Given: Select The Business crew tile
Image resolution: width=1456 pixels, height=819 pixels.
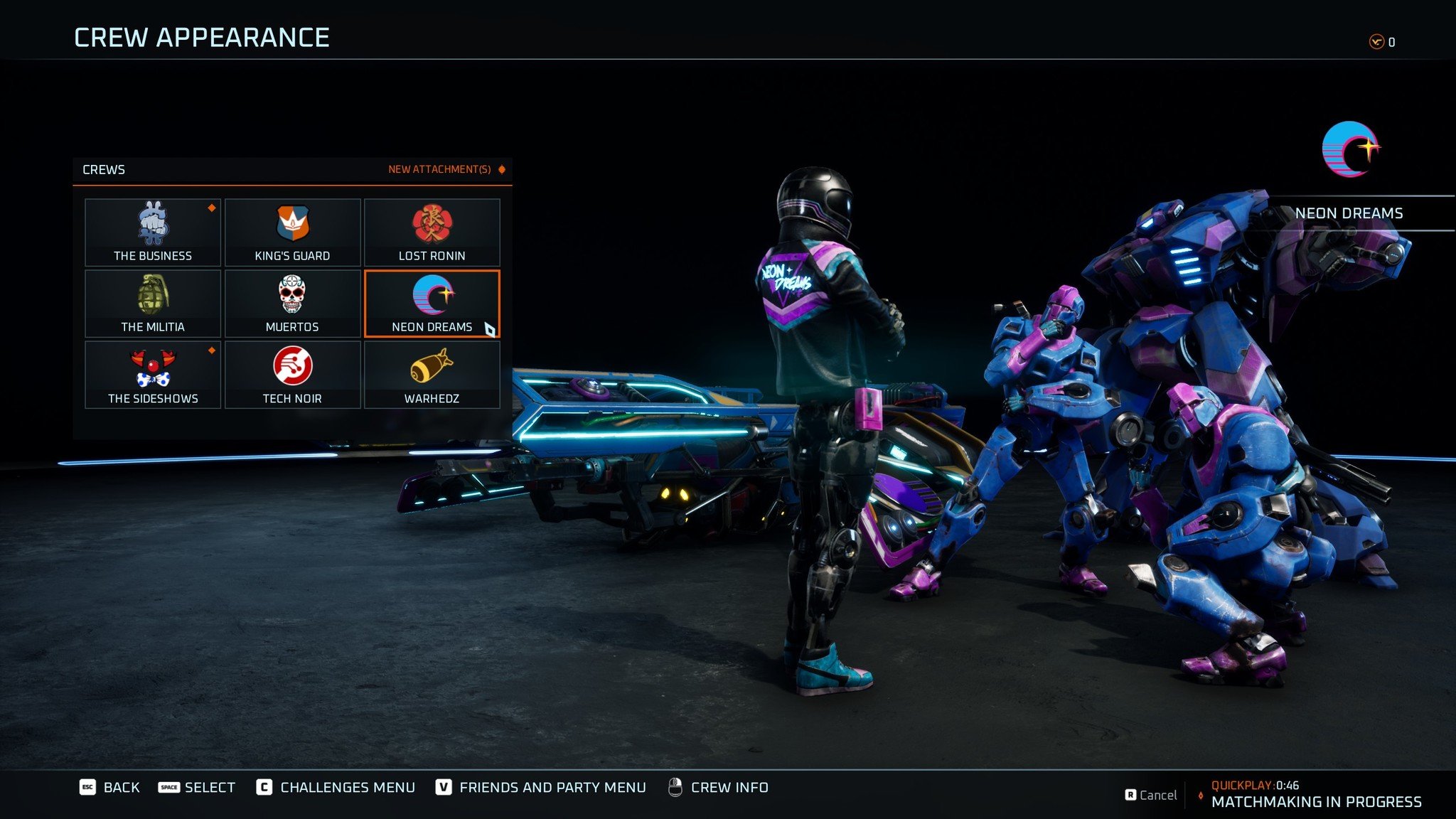Looking at the screenshot, I should (153, 232).
